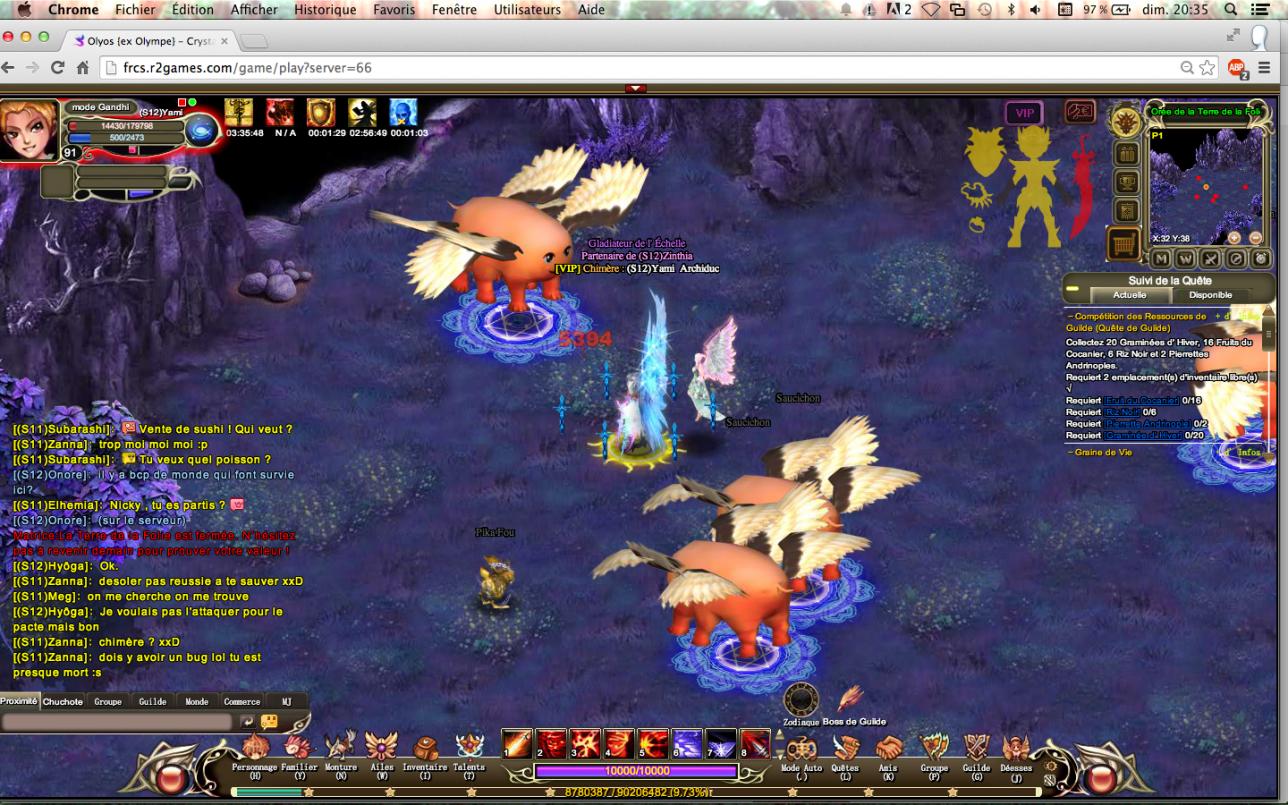This screenshot has height=805, width=1288.
Task: Switch chat to the Monde tab
Action: [x=197, y=702]
